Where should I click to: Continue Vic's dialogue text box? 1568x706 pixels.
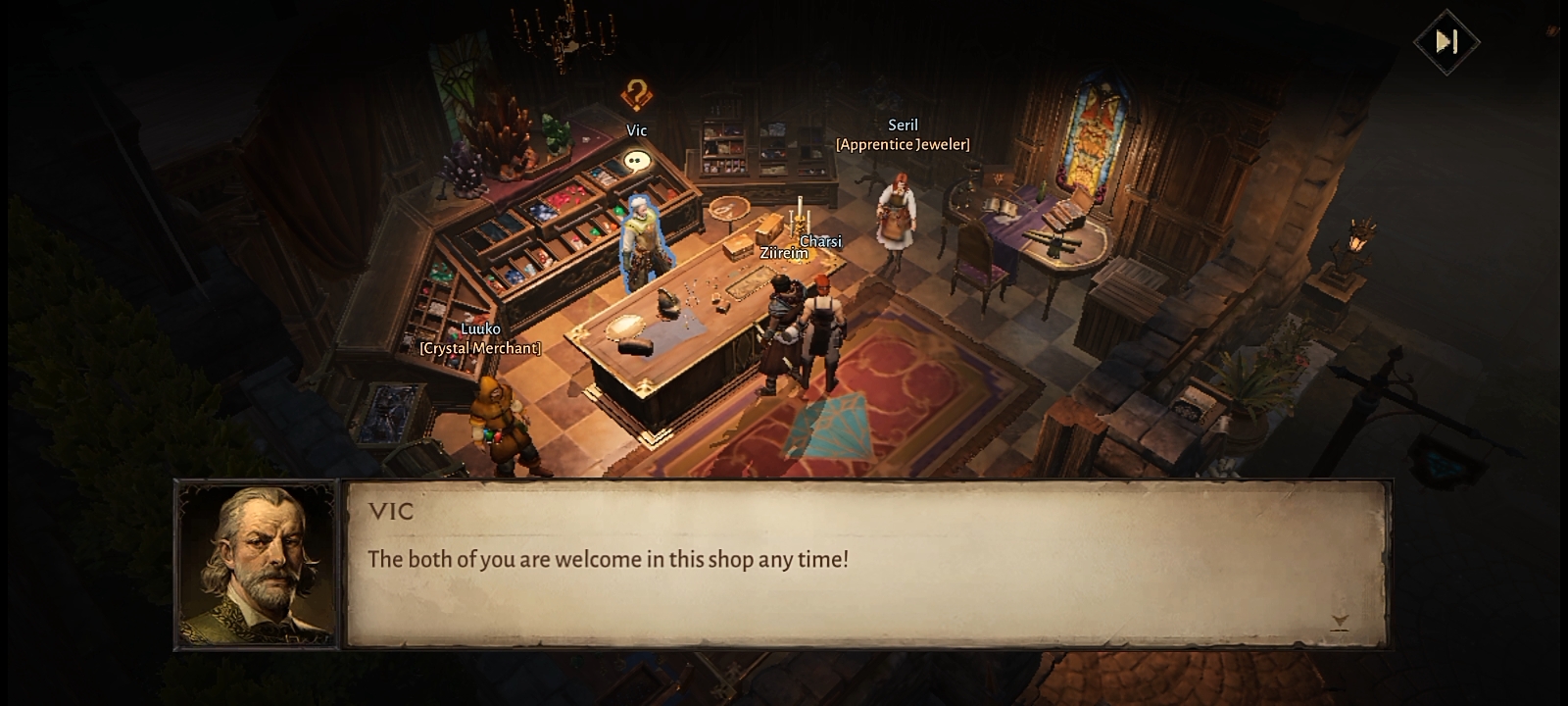pos(866,564)
